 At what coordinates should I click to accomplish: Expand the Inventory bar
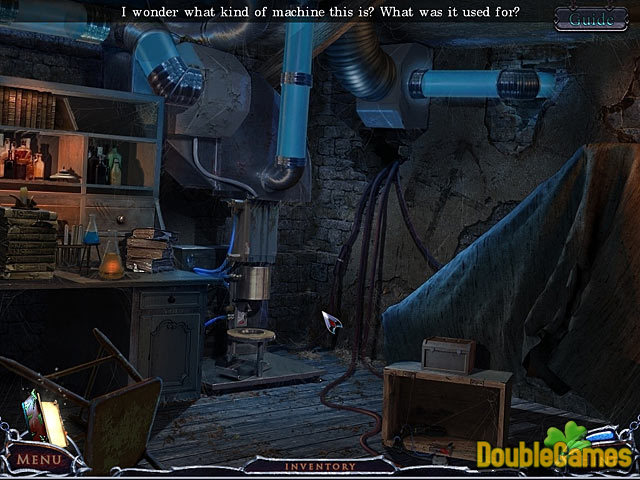[319, 466]
